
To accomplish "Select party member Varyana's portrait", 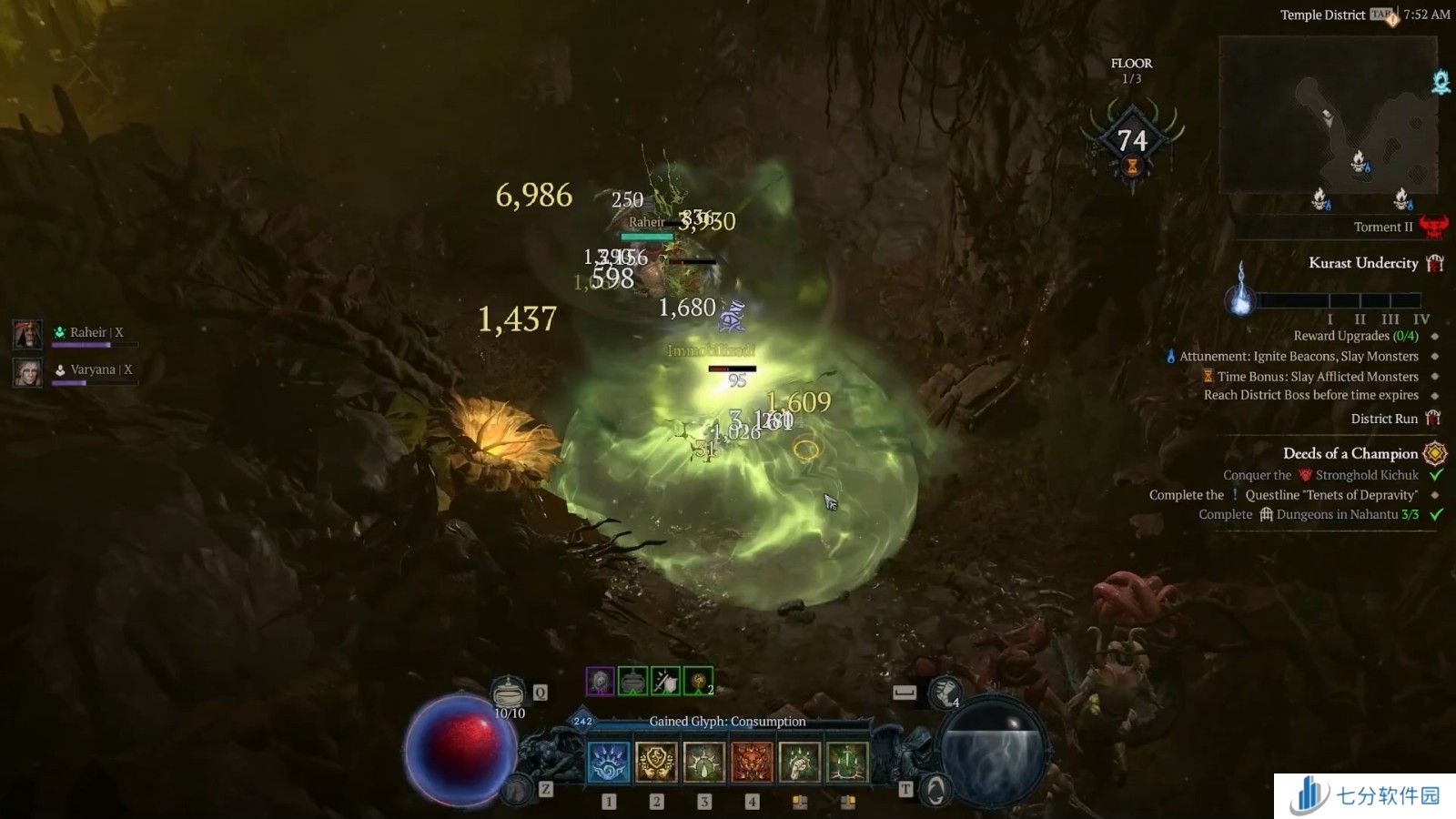I will coord(27,371).
